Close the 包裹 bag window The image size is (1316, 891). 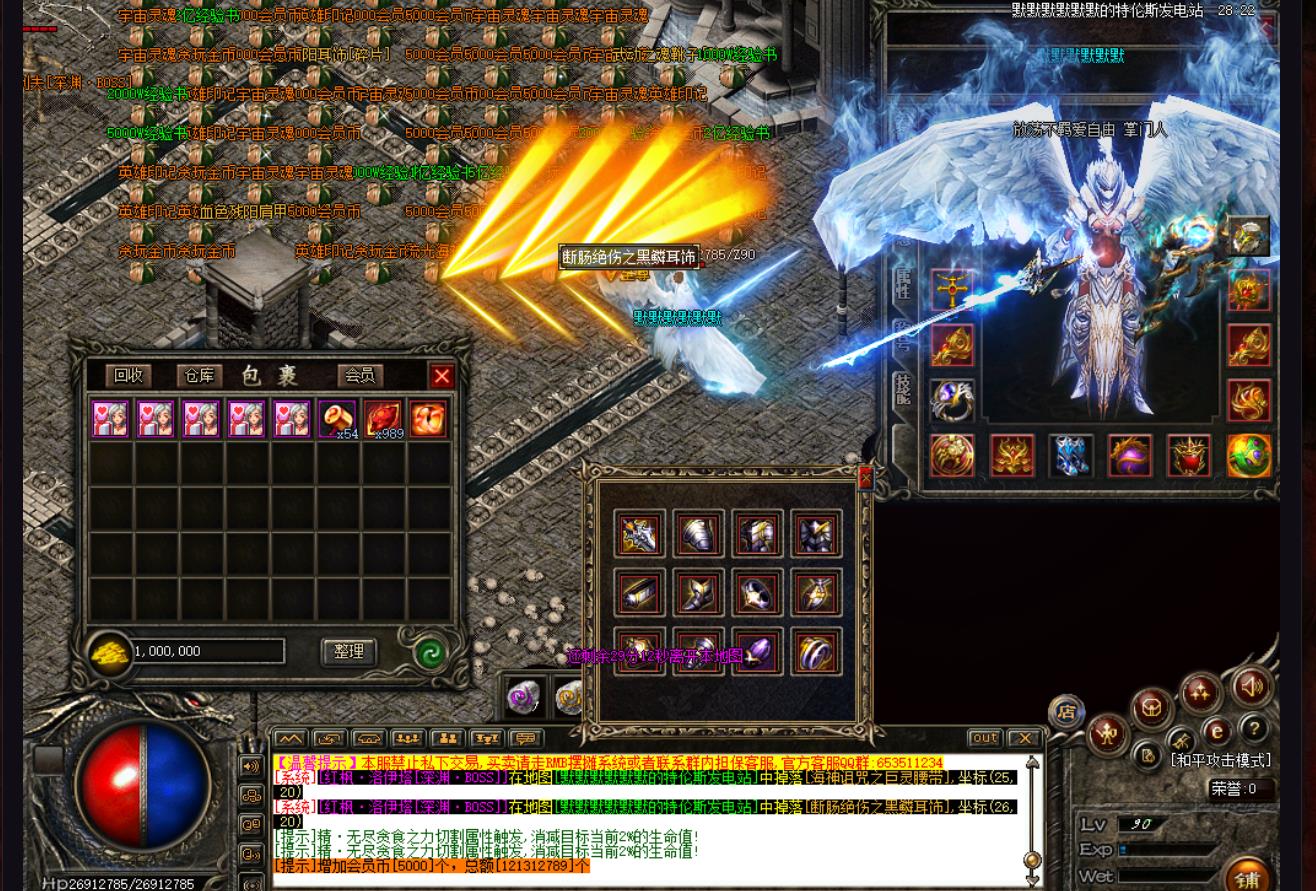[x=441, y=376]
